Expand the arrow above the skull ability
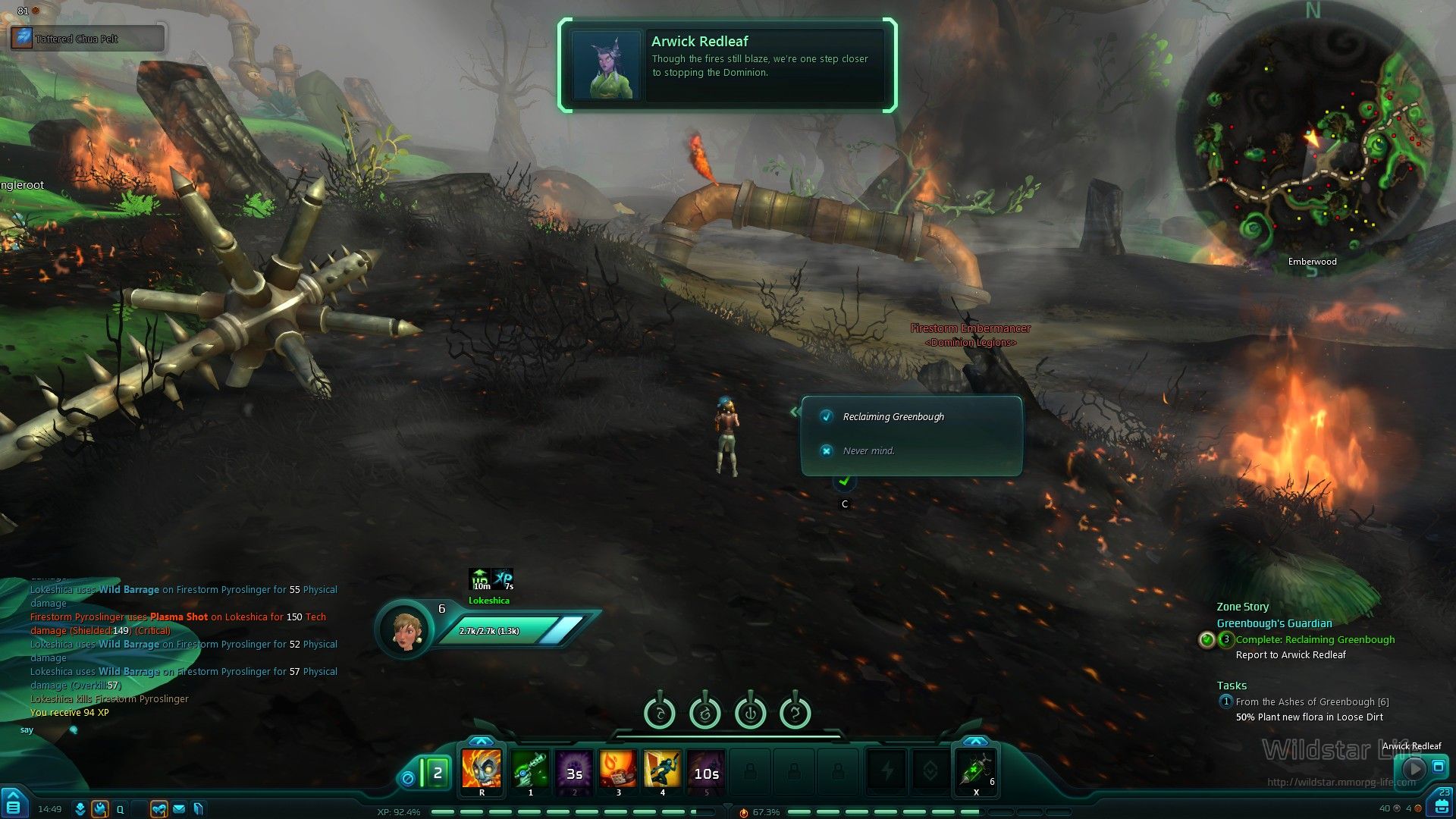Image resolution: width=1456 pixels, height=819 pixels. (481, 741)
